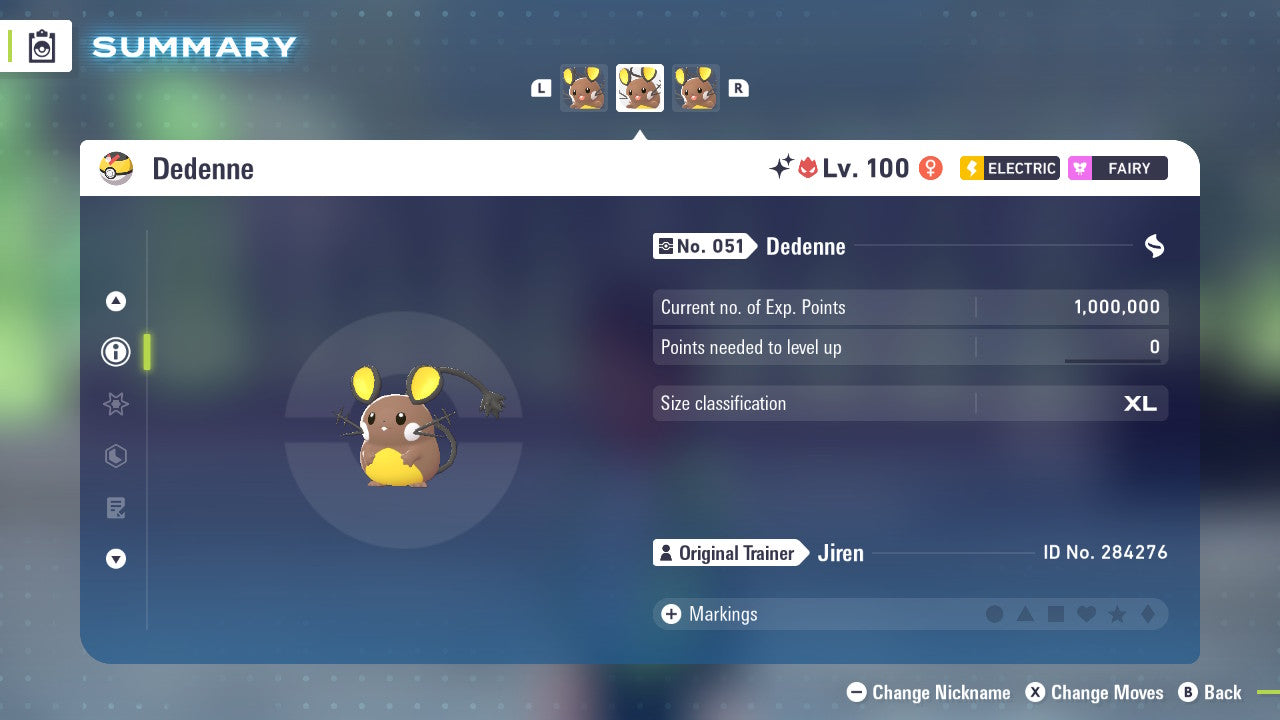The height and width of the screenshot is (720, 1280).
Task: Expand the Markings section via the plus icon
Action: click(x=670, y=614)
